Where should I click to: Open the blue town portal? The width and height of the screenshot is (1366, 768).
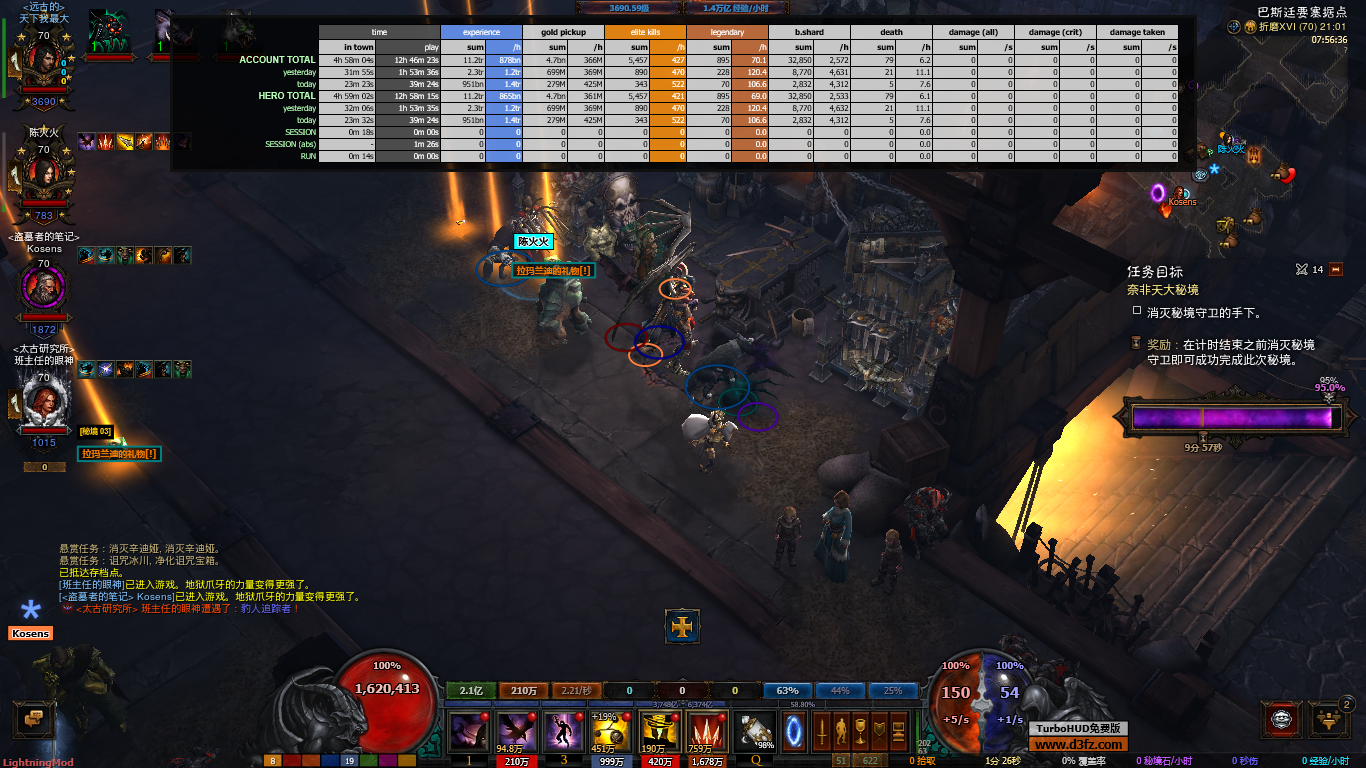(x=795, y=731)
